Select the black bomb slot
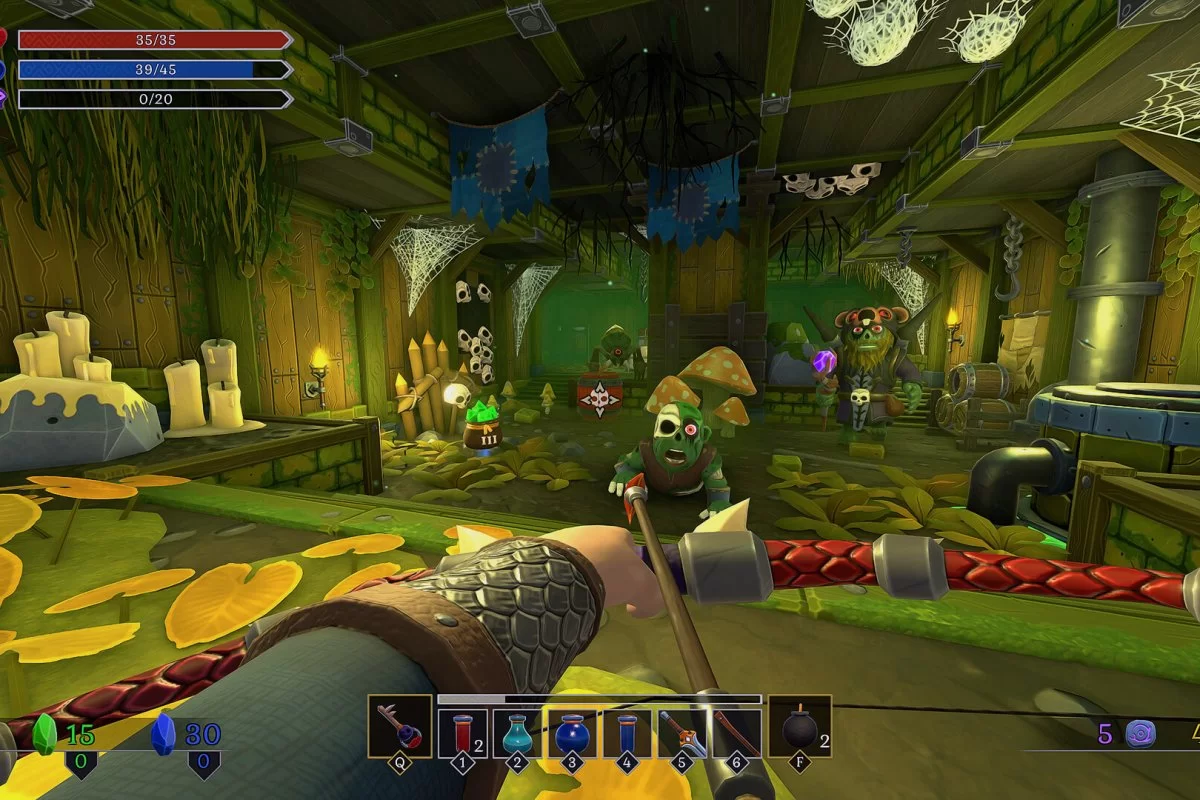Screen dimensions: 1200x800 point(799,726)
